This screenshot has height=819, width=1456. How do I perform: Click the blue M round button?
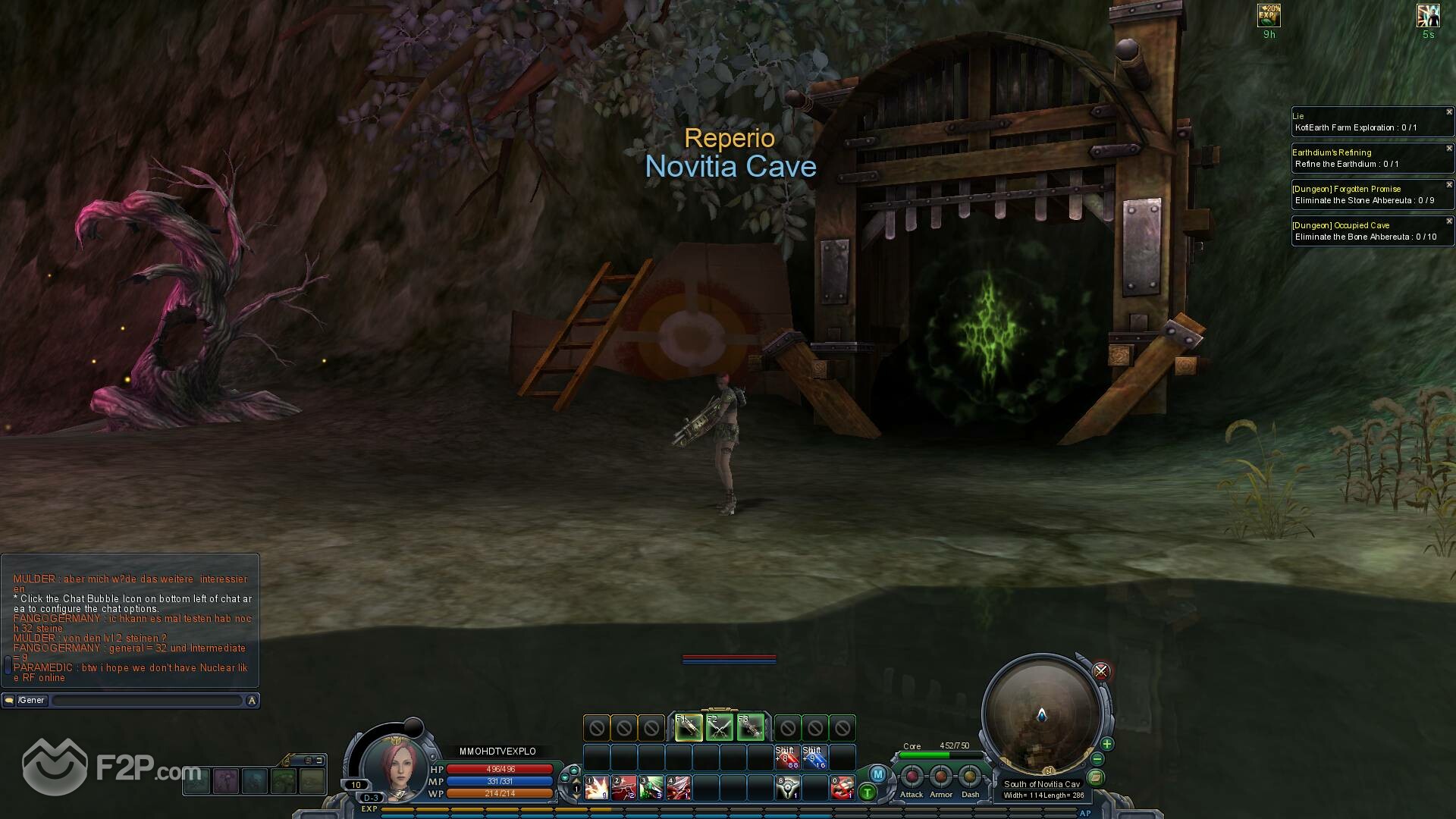click(x=877, y=774)
